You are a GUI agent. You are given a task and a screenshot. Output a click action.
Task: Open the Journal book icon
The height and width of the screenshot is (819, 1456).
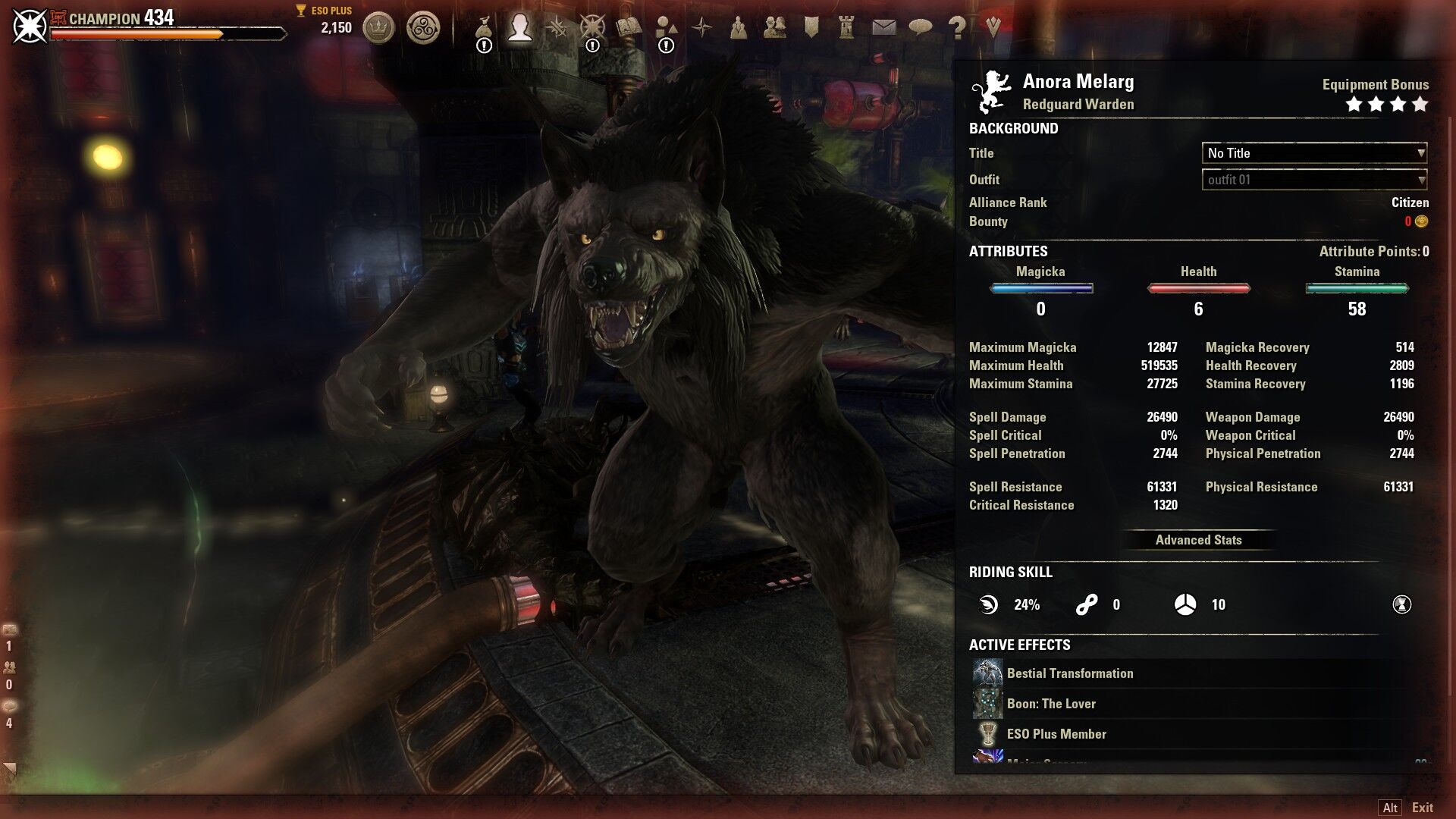click(x=629, y=28)
